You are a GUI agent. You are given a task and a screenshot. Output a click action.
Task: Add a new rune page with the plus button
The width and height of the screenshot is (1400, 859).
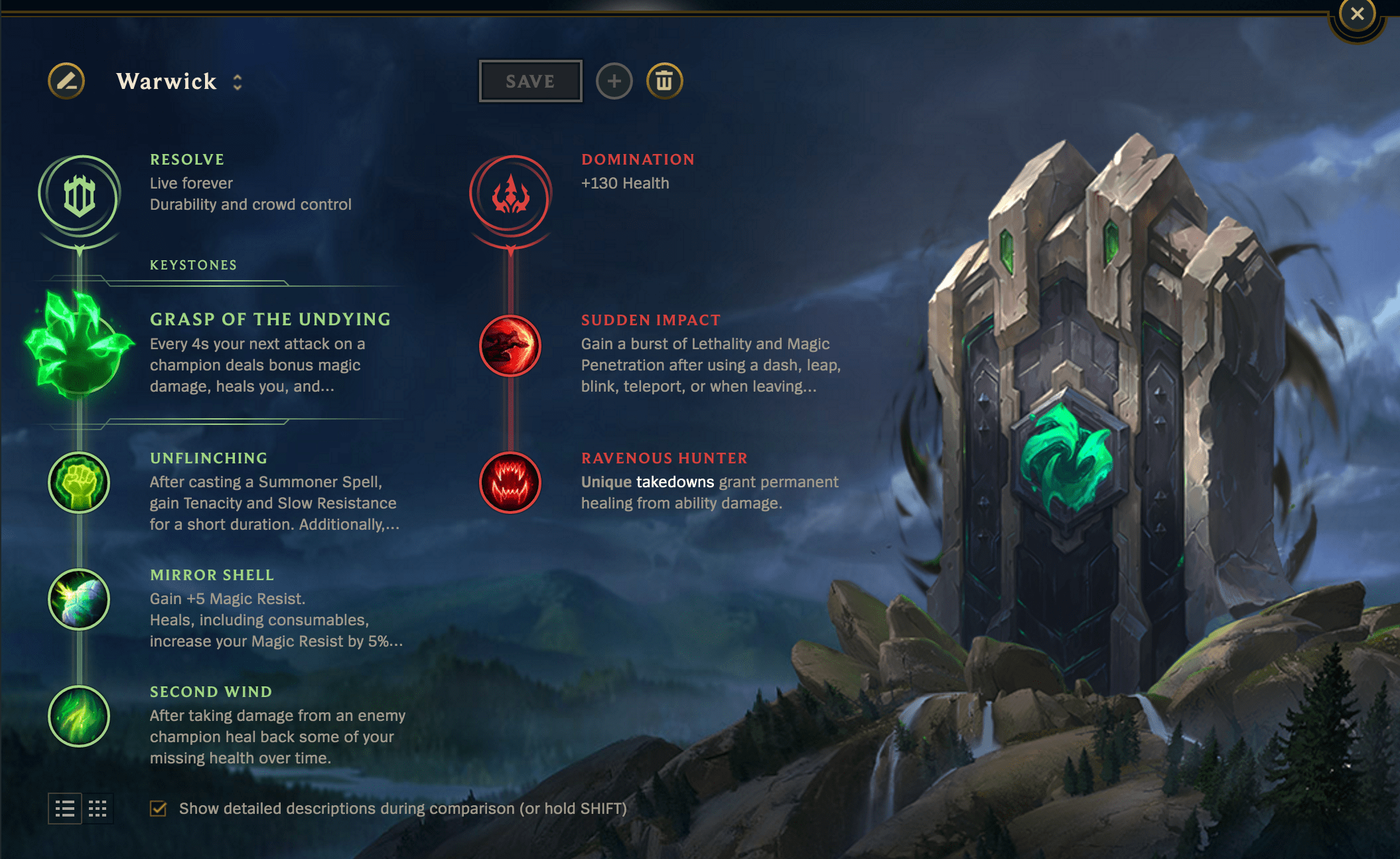click(x=614, y=81)
